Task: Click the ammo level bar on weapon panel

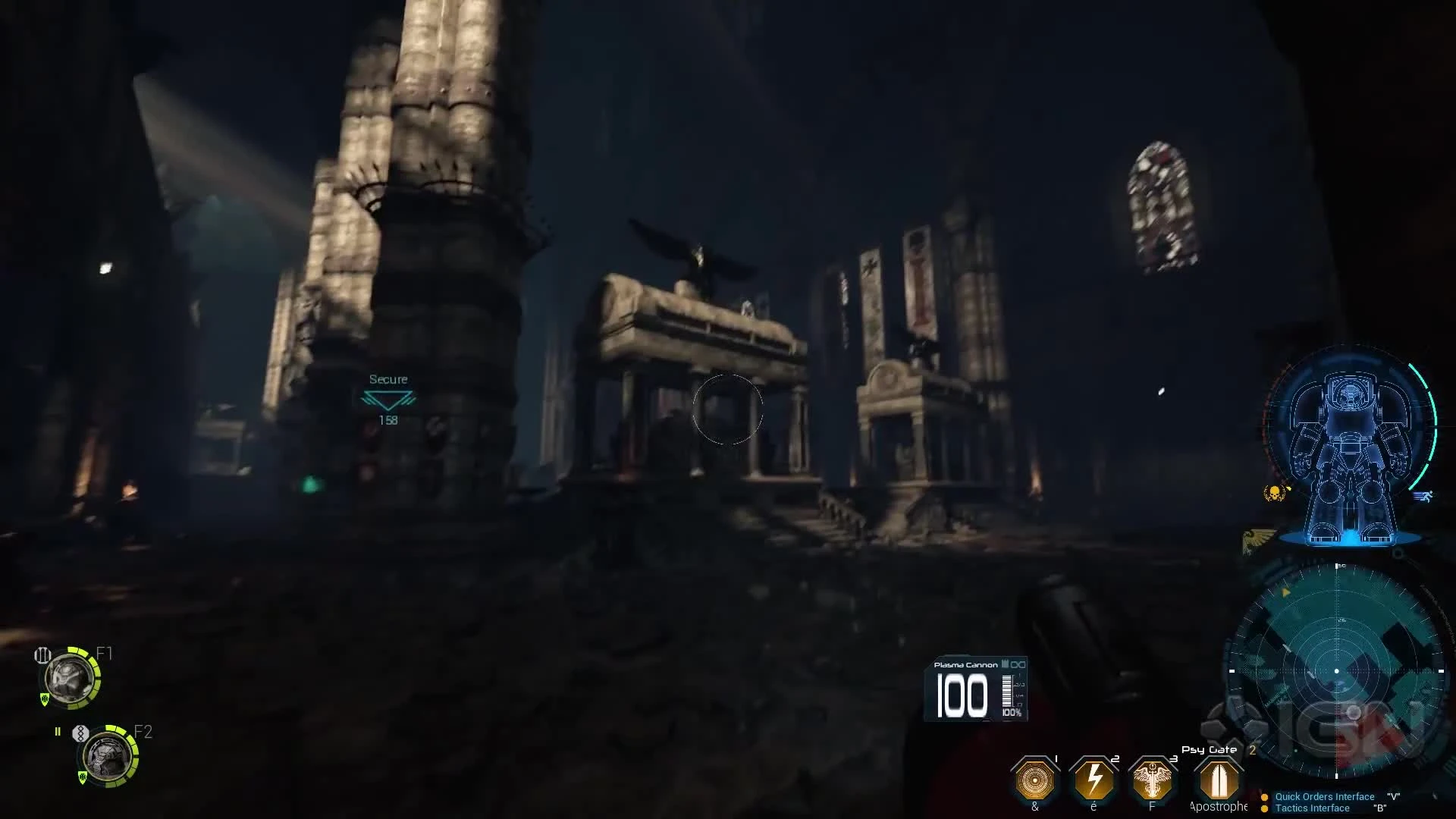Action: (x=1006, y=692)
